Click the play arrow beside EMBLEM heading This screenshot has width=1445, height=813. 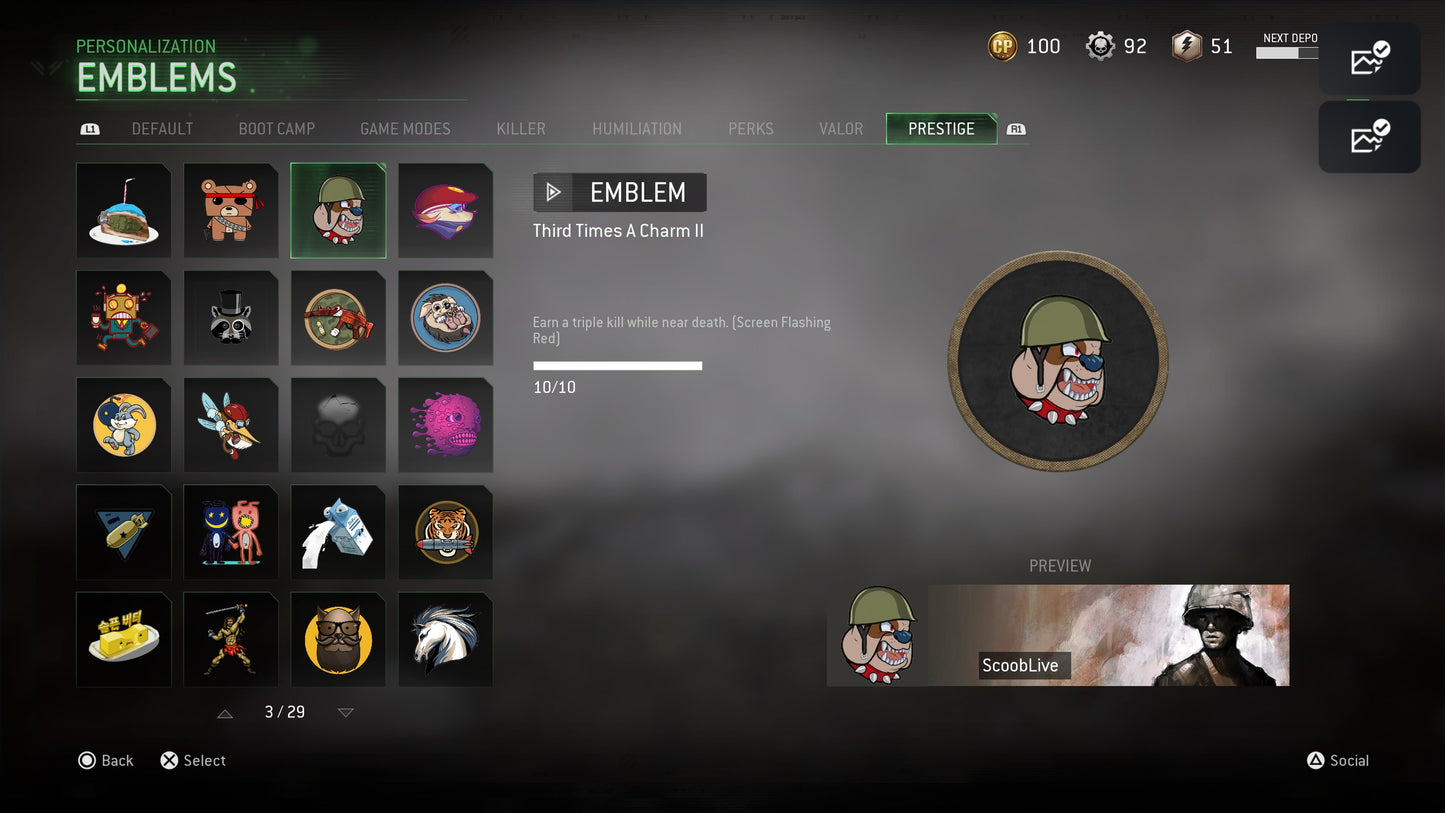point(553,192)
